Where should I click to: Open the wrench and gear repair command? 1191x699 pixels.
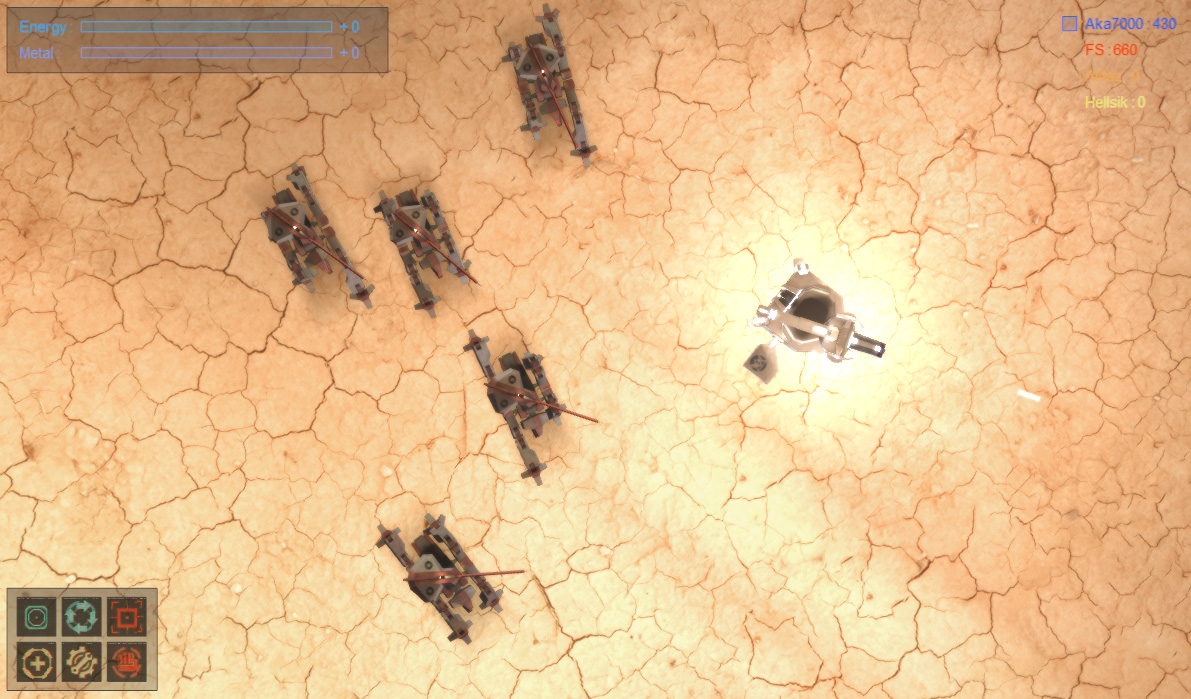coord(81,660)
